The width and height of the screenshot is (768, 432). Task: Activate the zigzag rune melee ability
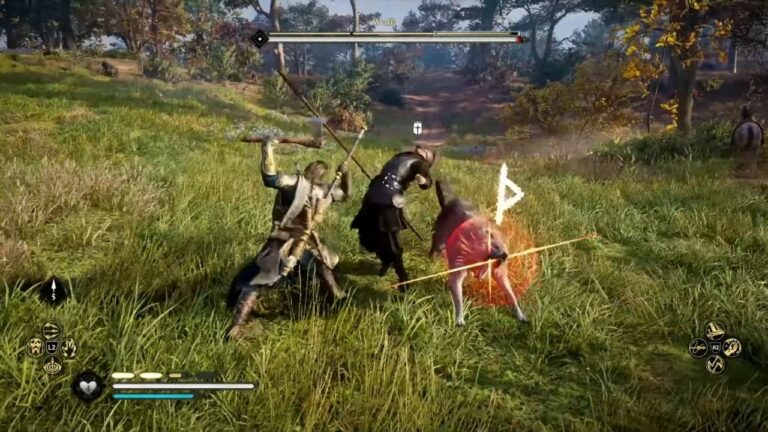coord(715,365)
